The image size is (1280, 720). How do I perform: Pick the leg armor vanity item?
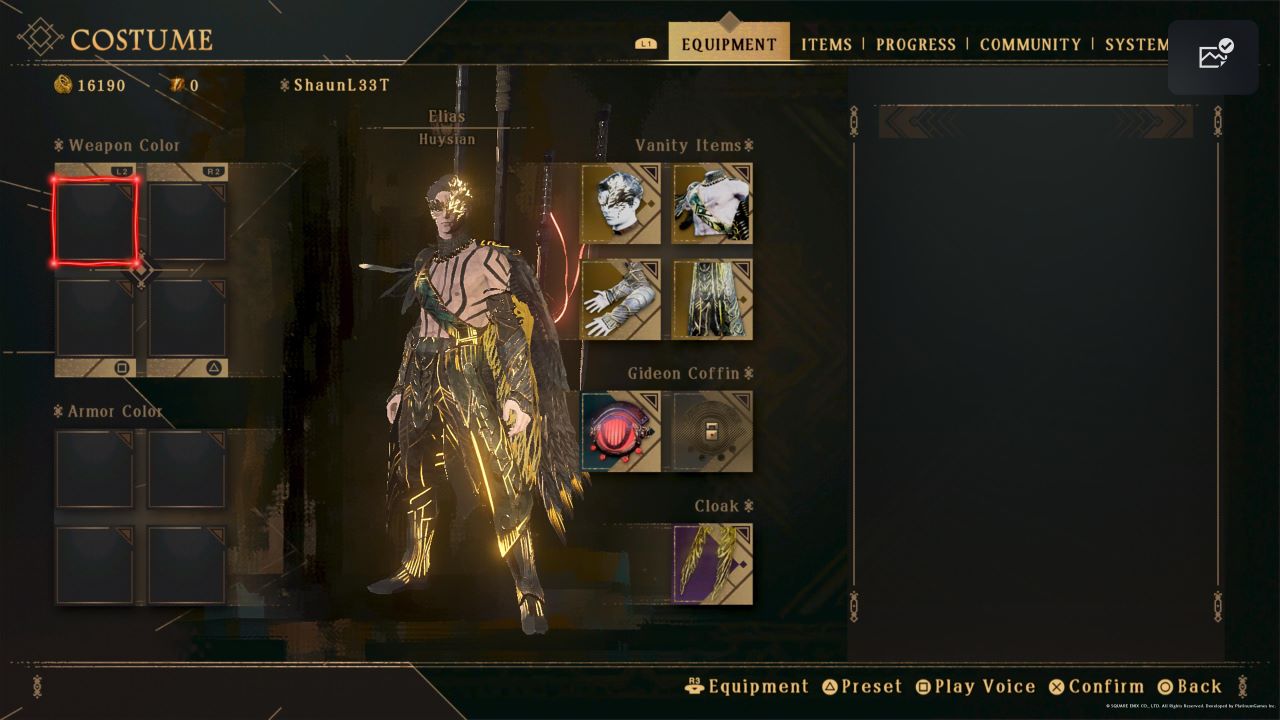point(712,299)
